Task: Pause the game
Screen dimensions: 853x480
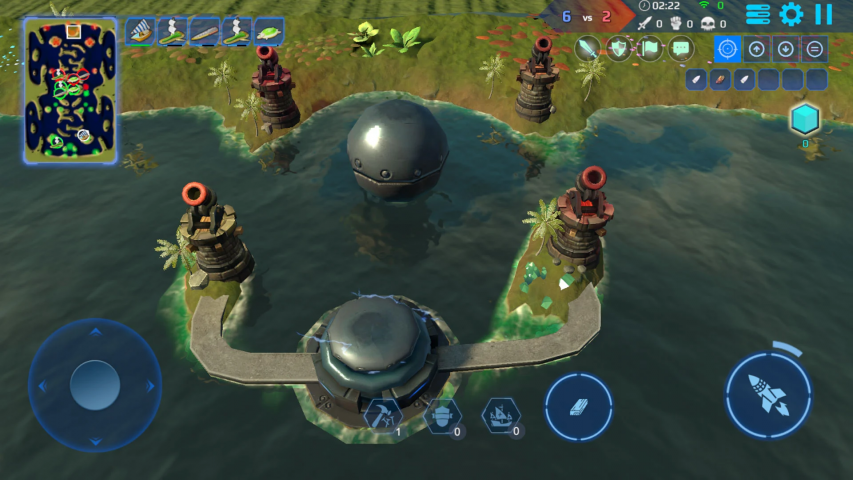Action: [823, 14]
